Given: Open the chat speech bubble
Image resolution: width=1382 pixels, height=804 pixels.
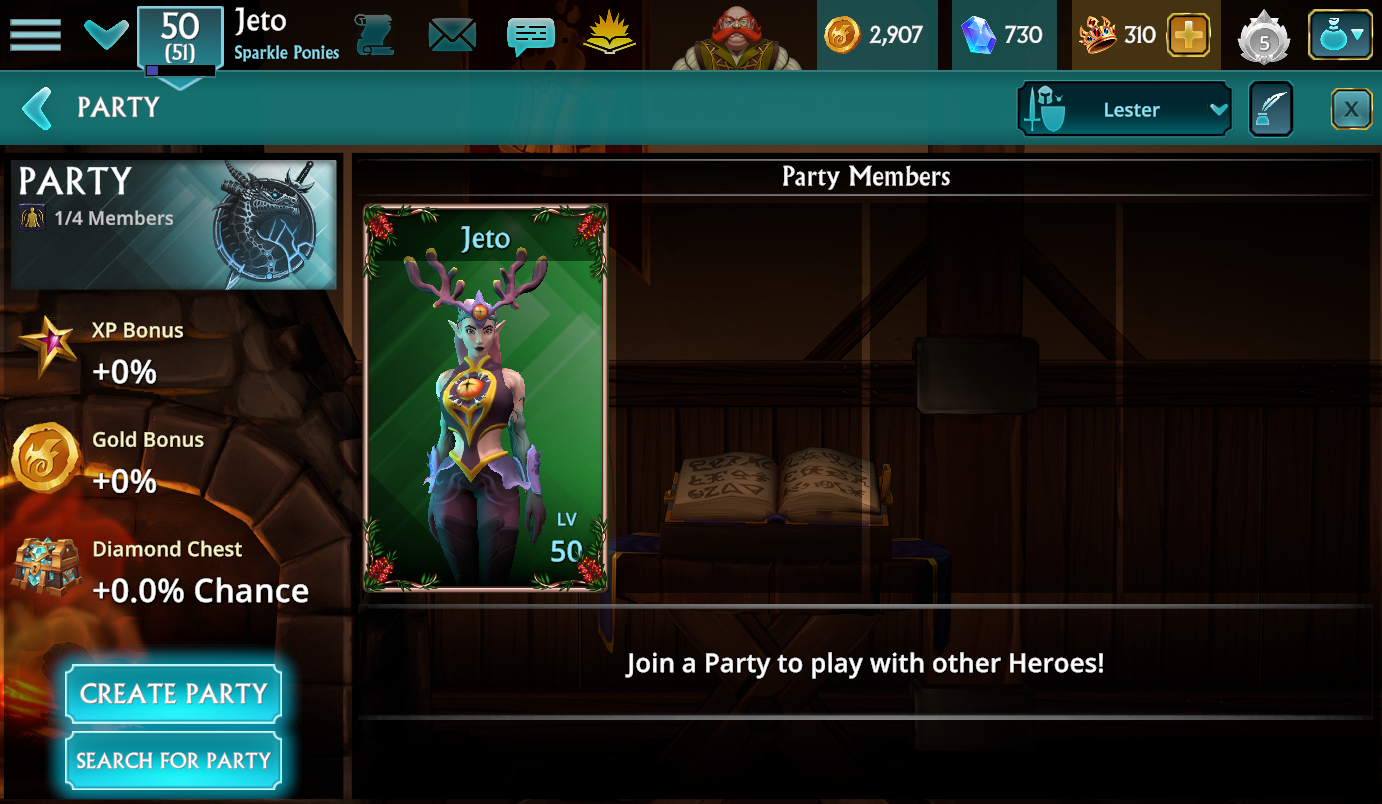Looking at the screenshot, I should tap(530, 36).
